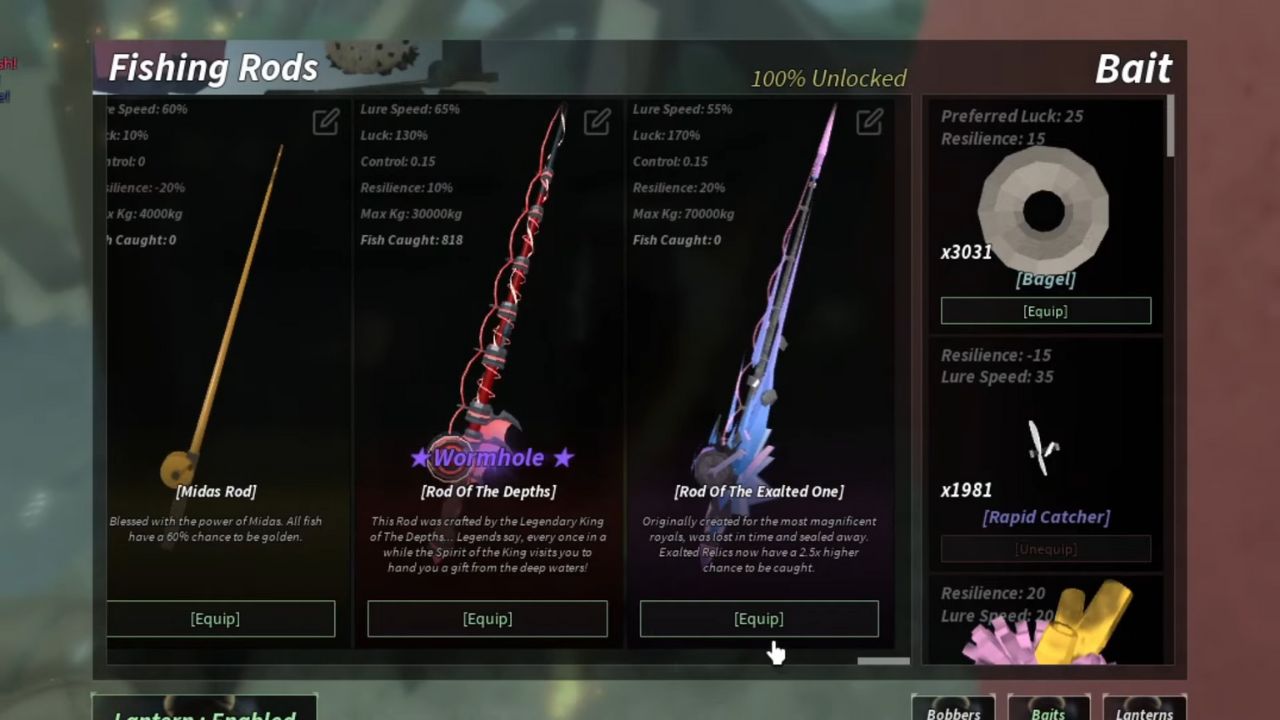
Task: Expand the Wormhole enchant label
Action: point(490,457)
